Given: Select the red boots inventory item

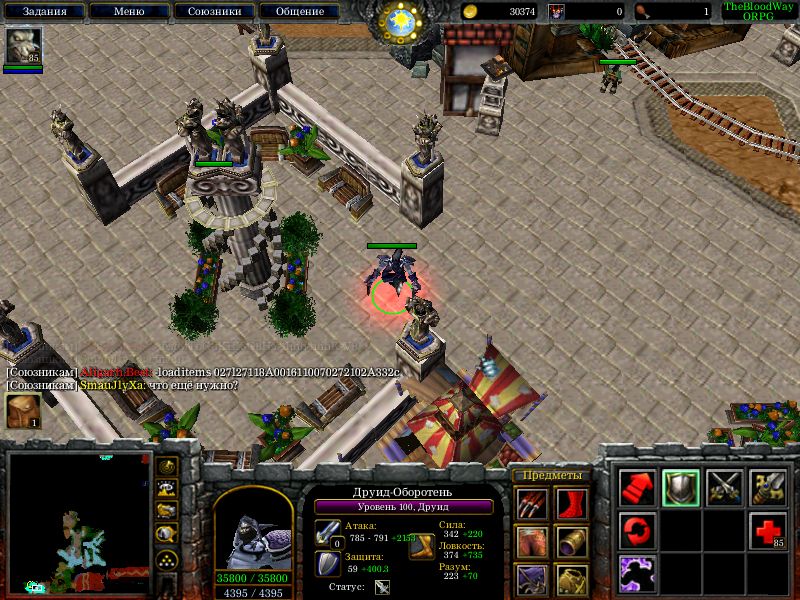Looking at the screenshot, I should click(x=572, y=502).
